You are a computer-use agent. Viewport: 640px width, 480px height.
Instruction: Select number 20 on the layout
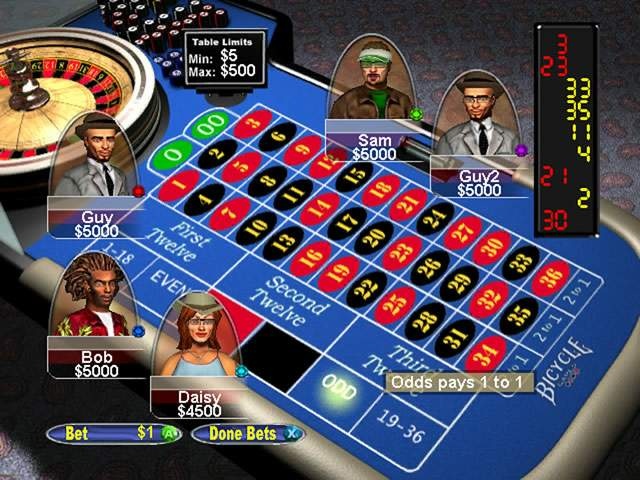coord(372,237)
